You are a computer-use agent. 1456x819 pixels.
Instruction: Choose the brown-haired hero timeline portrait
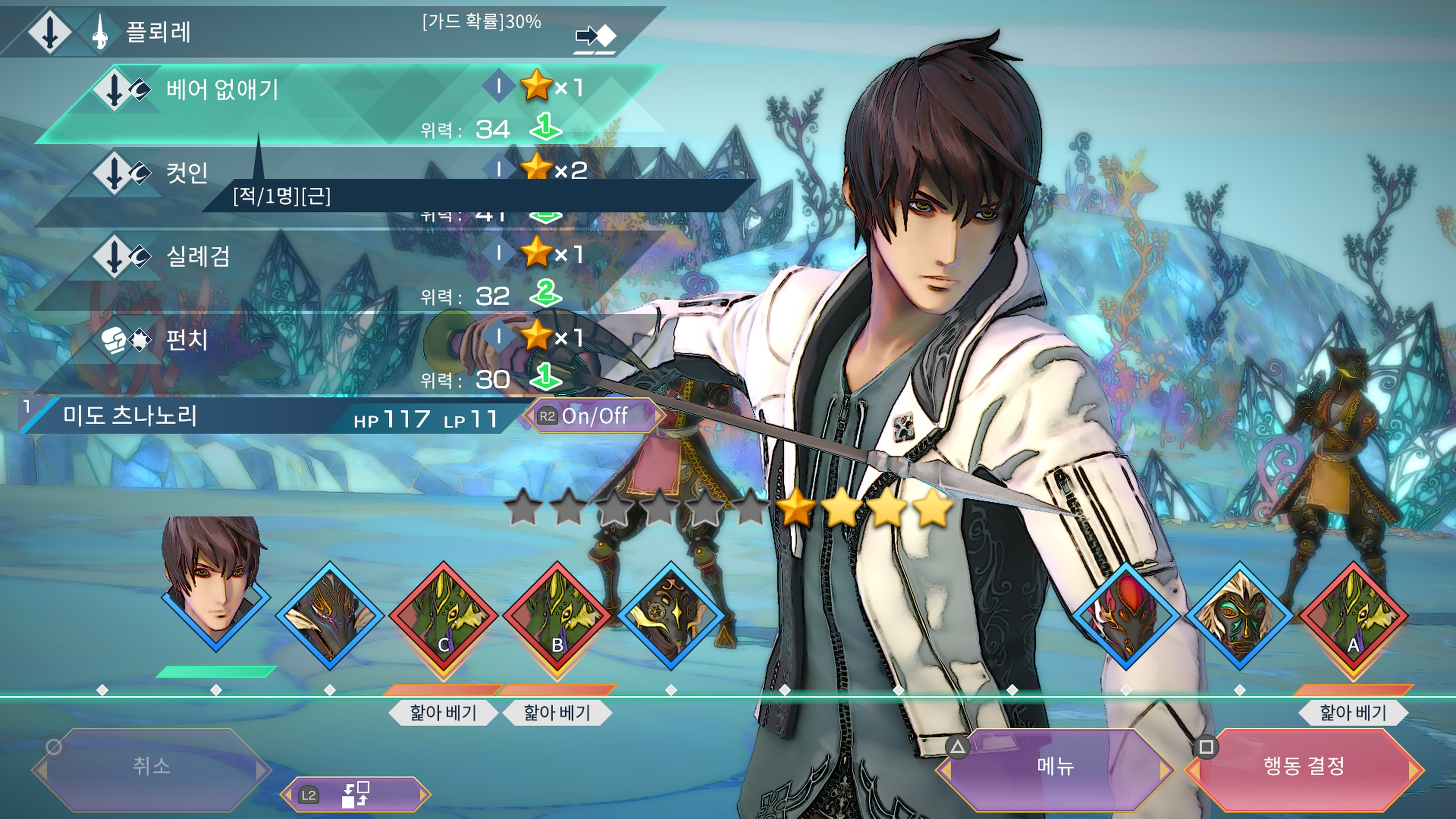(215, 588)
